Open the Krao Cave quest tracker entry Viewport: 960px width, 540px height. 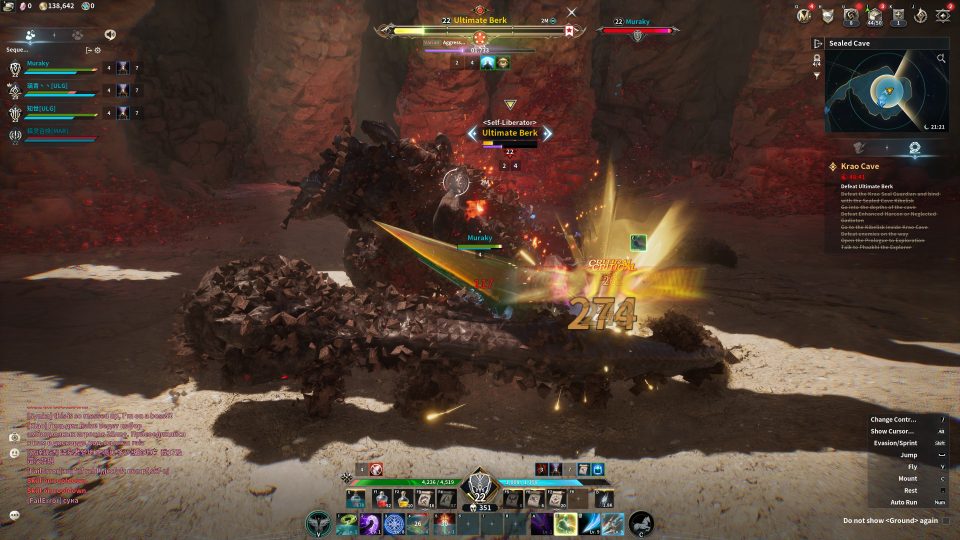point(860,166)
